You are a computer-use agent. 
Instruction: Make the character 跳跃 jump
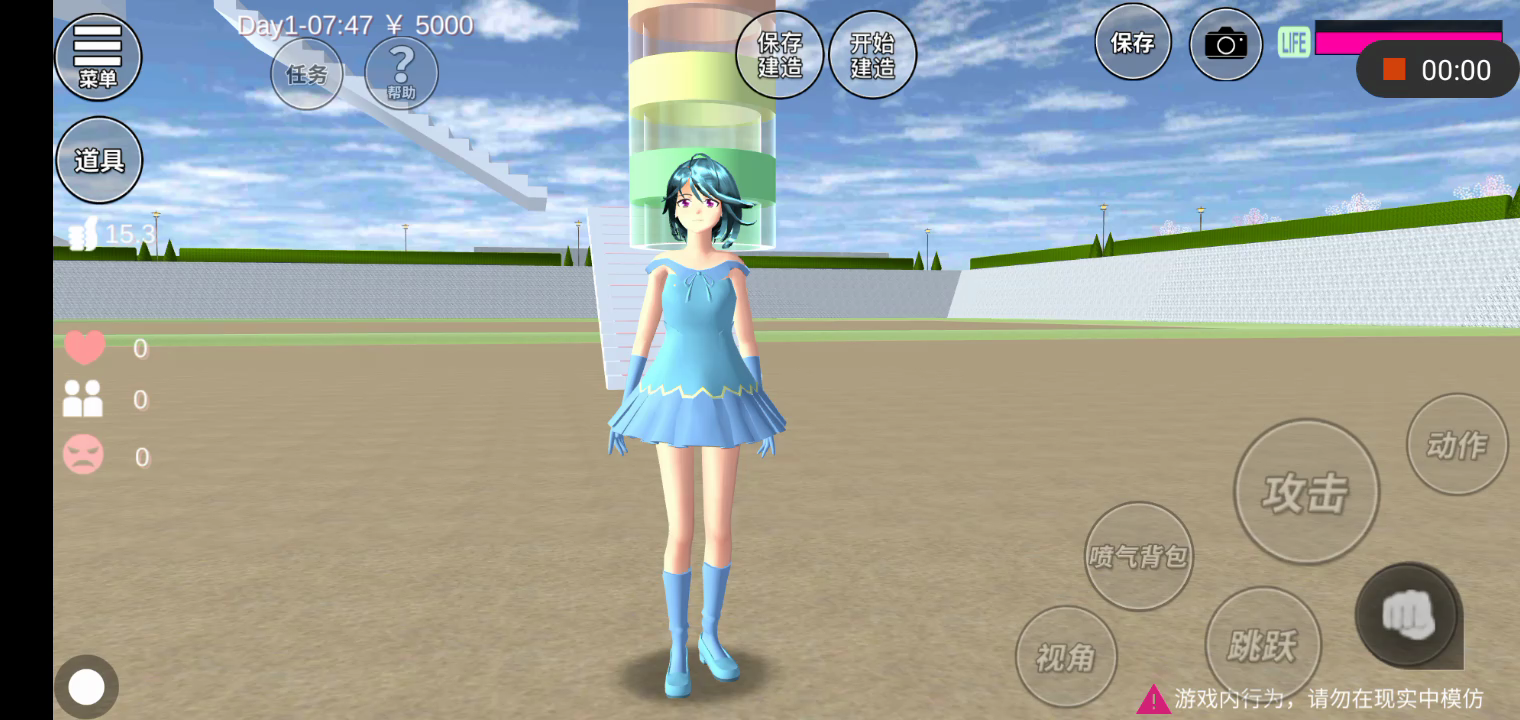1263,645
